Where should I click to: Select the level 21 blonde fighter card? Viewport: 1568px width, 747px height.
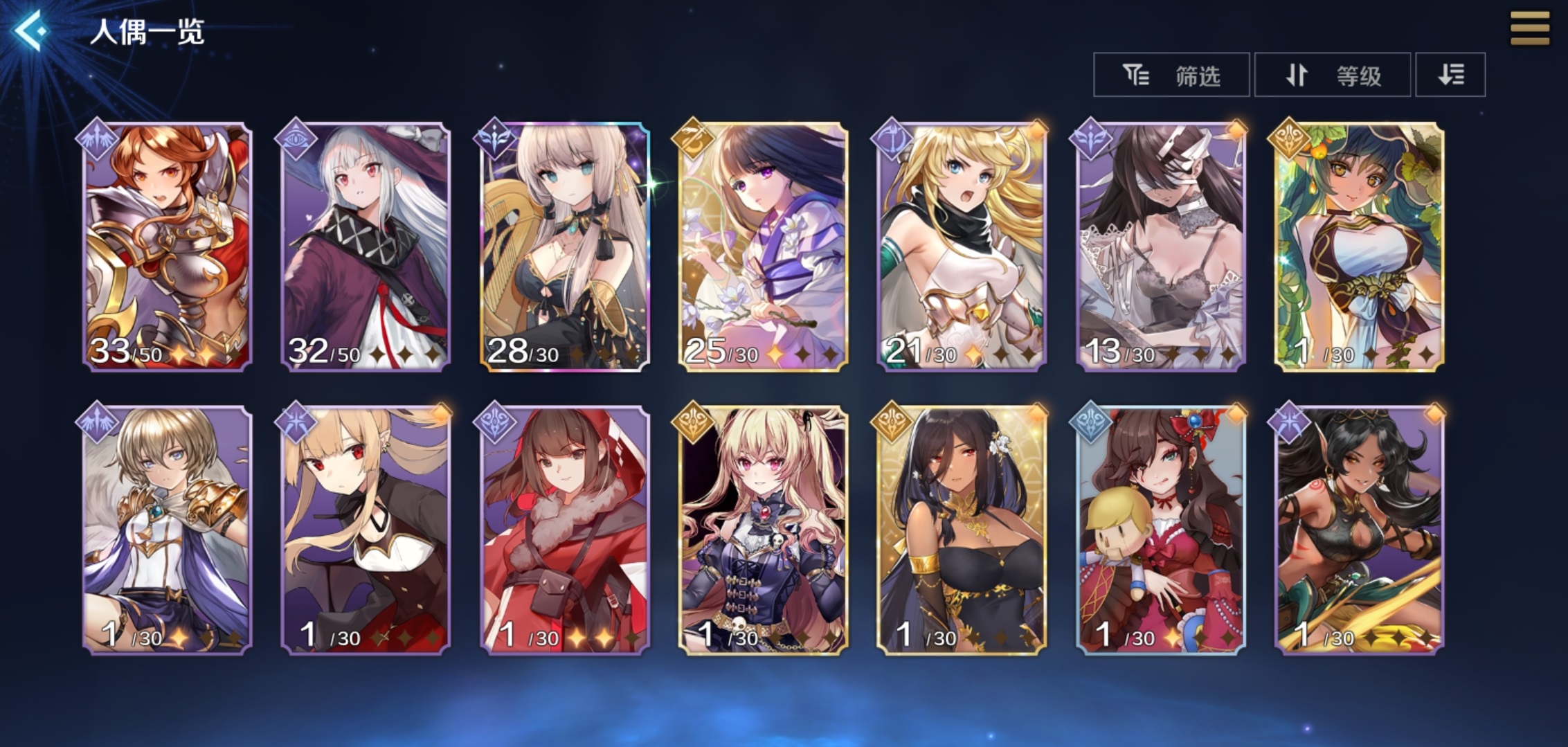(962, 247)
